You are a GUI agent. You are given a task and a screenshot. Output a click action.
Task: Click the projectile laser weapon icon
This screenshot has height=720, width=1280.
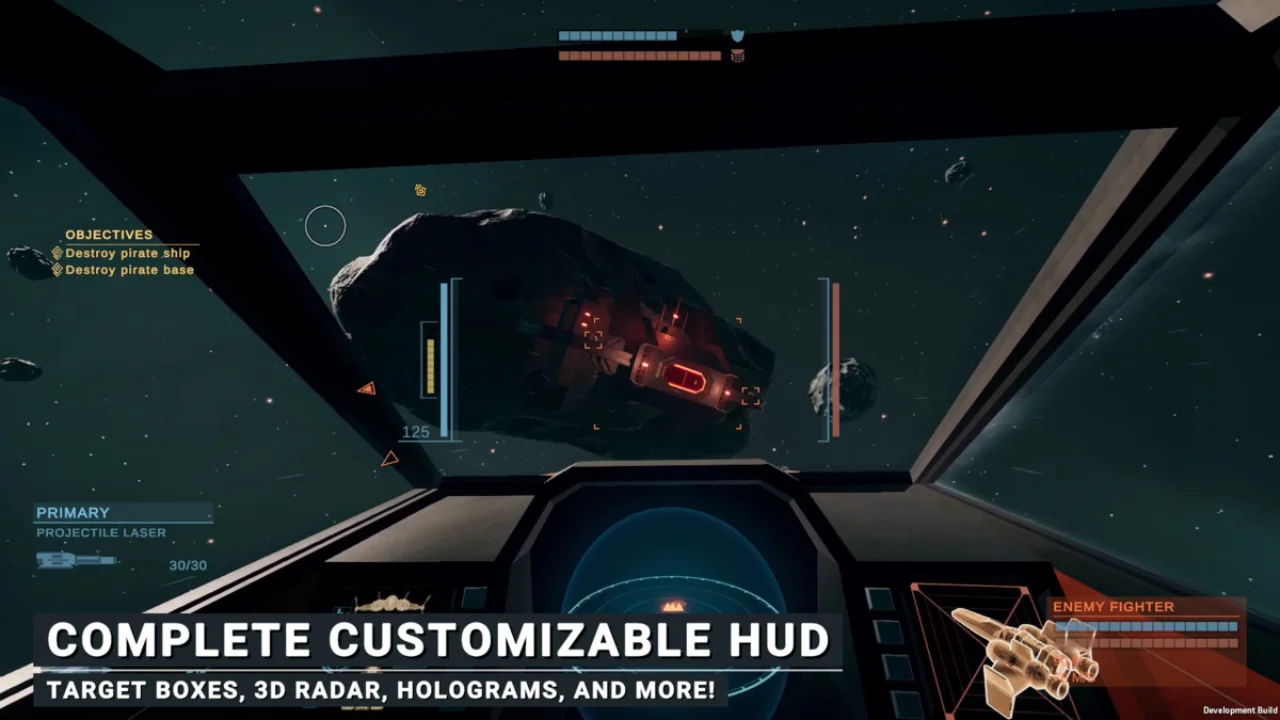tap(76, 560)
